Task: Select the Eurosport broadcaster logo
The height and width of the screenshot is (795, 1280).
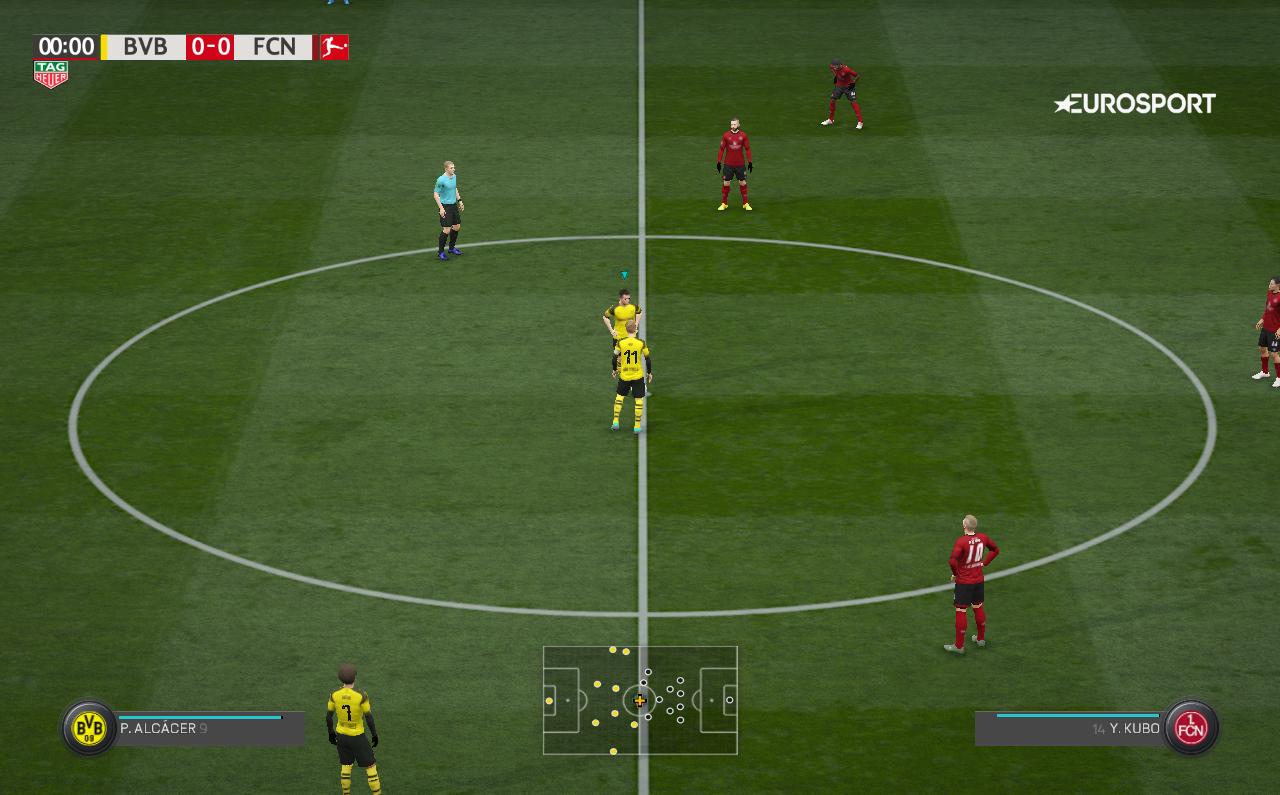Action: tap(1135, 103)
